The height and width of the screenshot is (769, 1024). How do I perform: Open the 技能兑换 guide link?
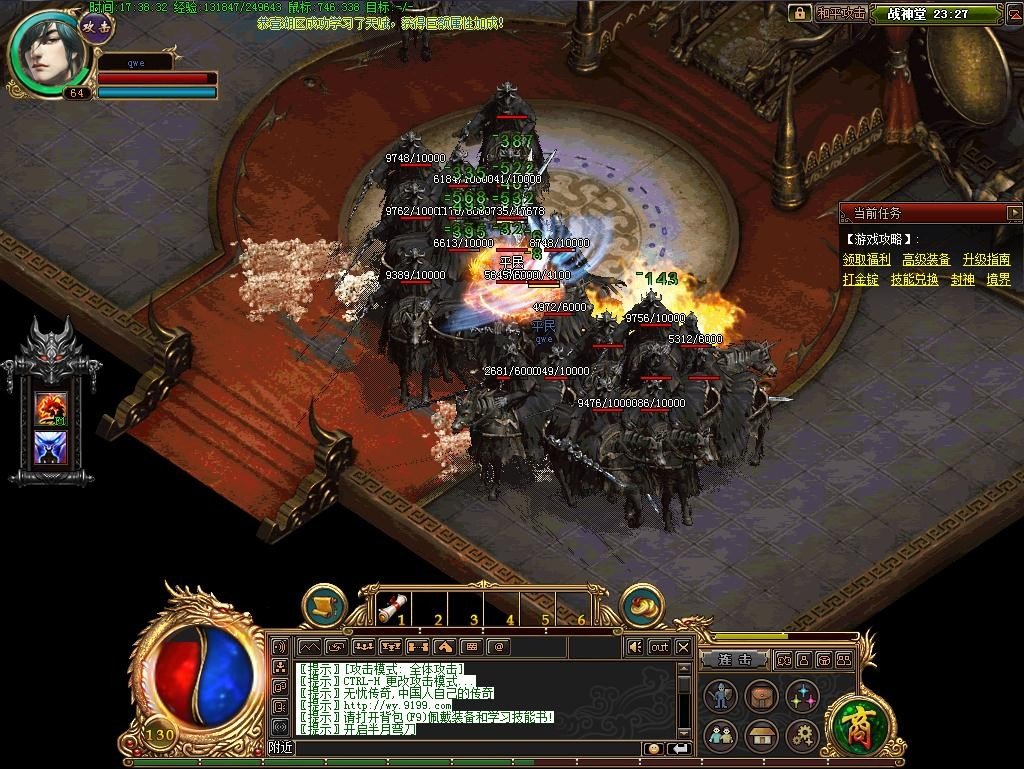(x=914, y=280)
